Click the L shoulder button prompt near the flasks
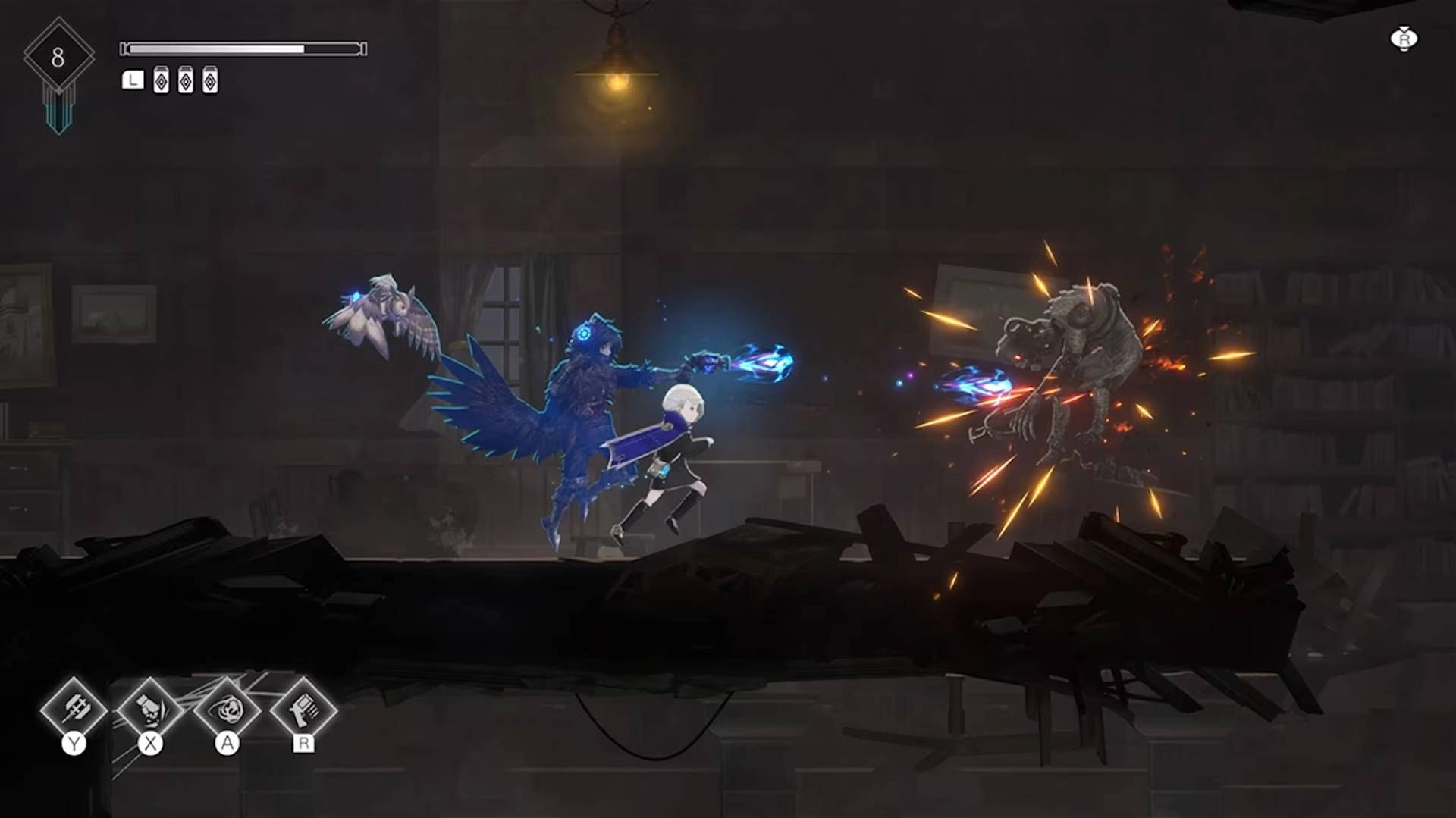1456x818 pixels. [x=133, y=79]
